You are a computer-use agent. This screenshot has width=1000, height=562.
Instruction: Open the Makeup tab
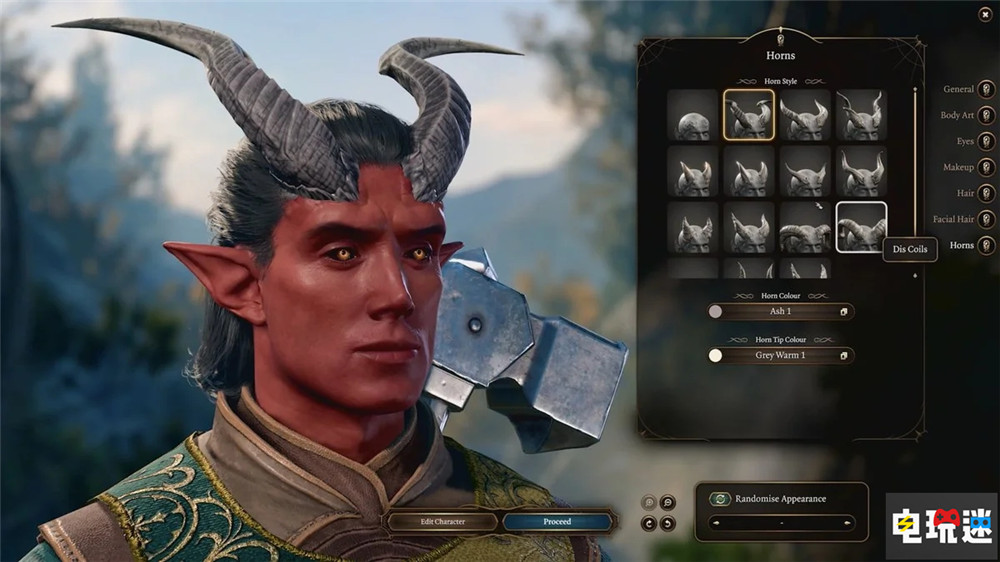click(x=986, y=167)
